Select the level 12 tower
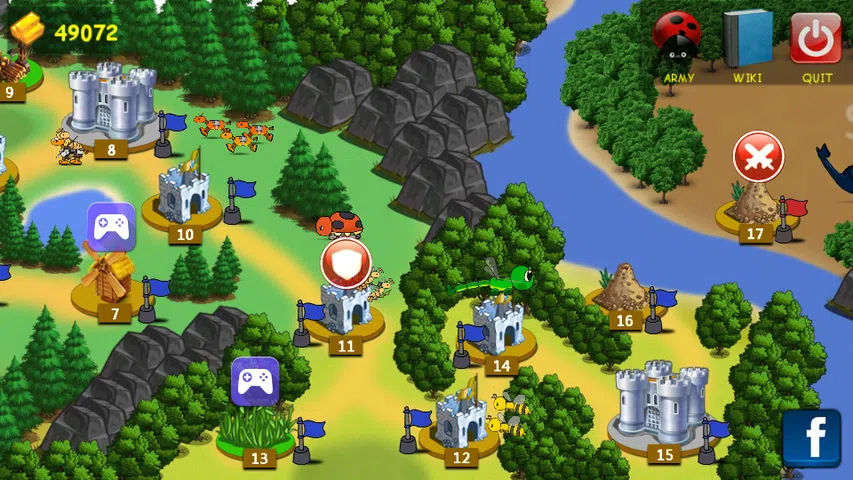Viewport: 853px width, 480px height. pyautogui.click(x=460, y=419)
